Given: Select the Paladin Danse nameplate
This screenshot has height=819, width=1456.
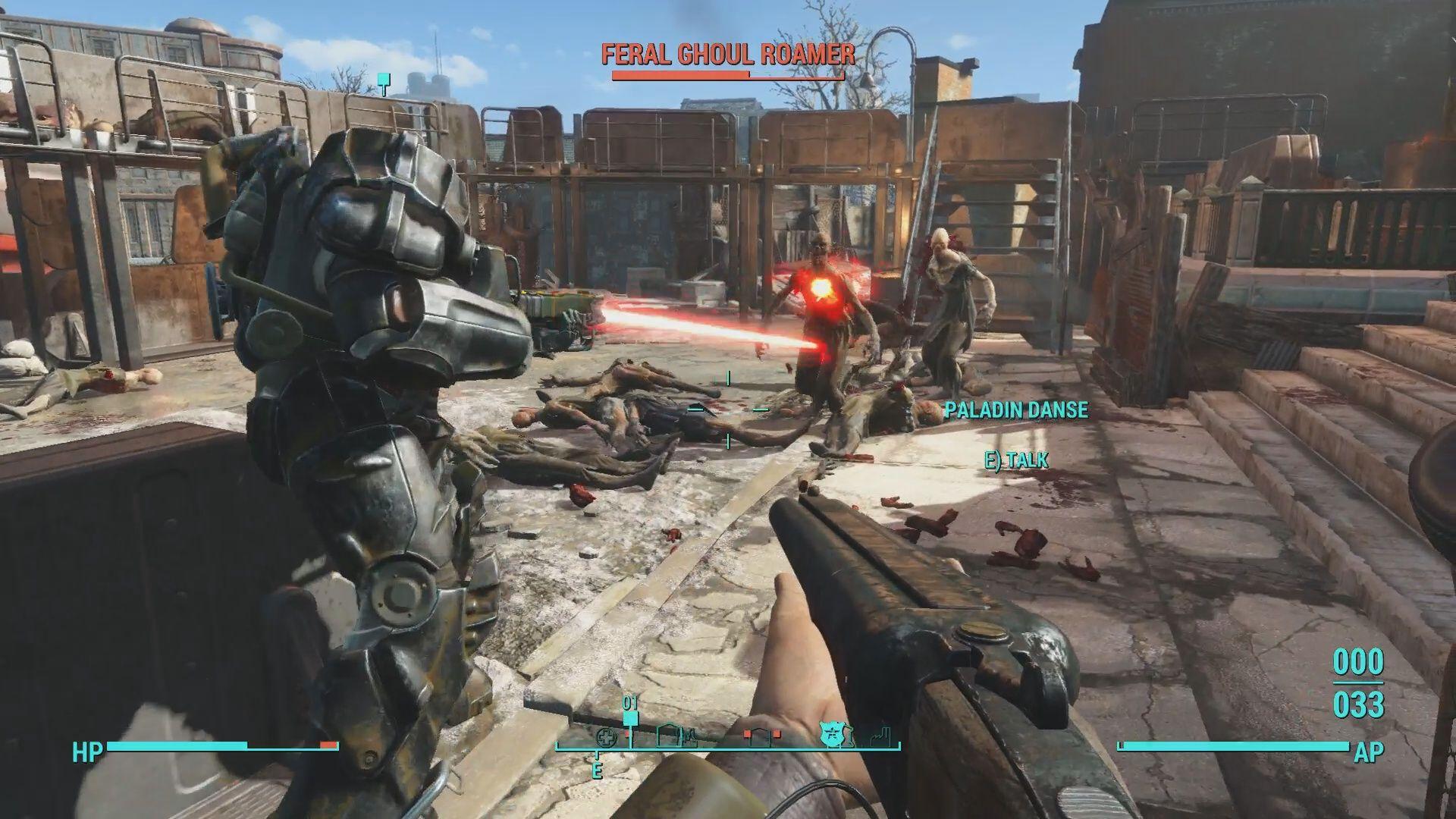Looking at the screenshot, I should pyautogui.click(x=1016, y=412).
